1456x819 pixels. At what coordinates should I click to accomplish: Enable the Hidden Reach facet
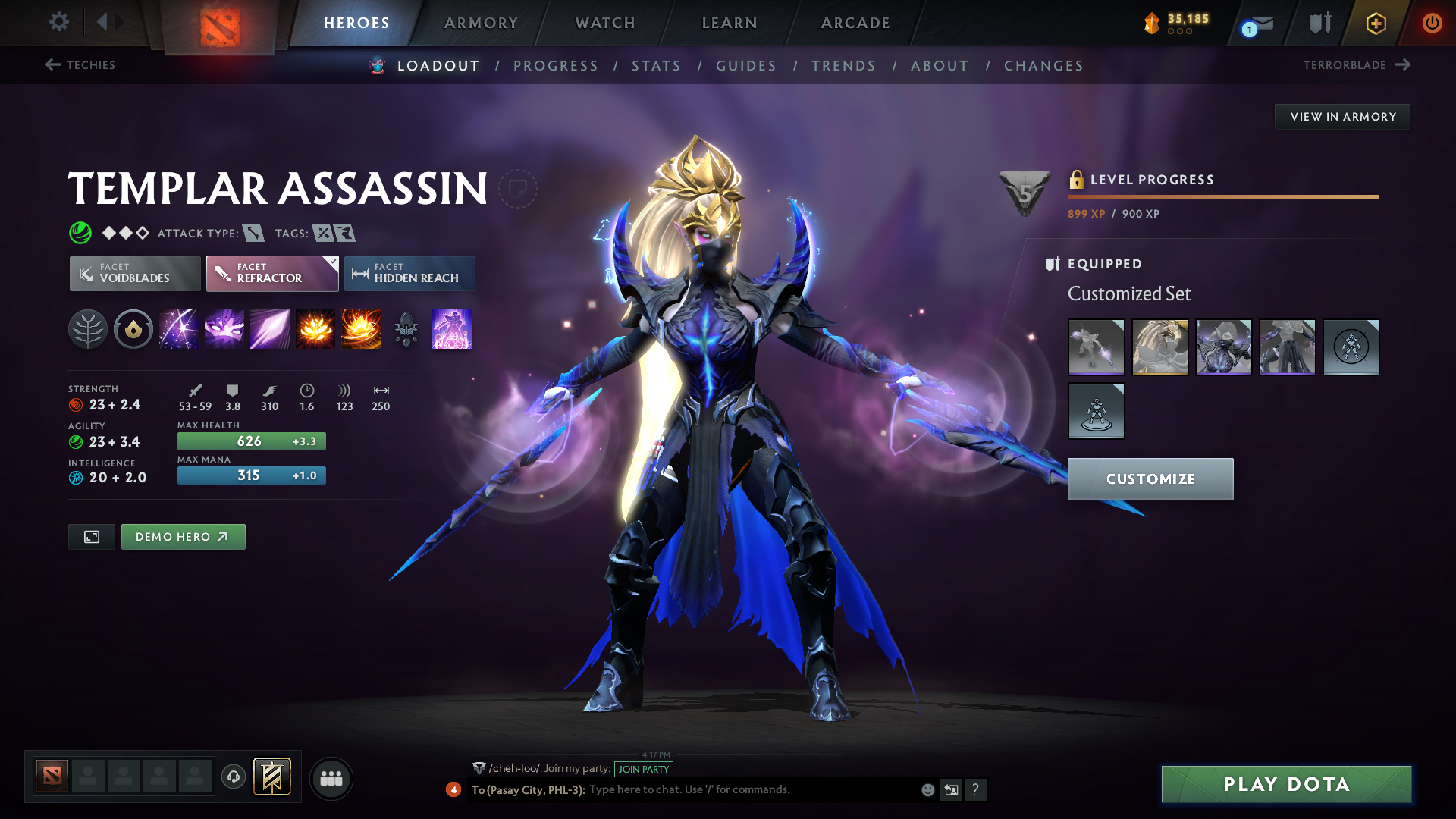pos(409,274)
